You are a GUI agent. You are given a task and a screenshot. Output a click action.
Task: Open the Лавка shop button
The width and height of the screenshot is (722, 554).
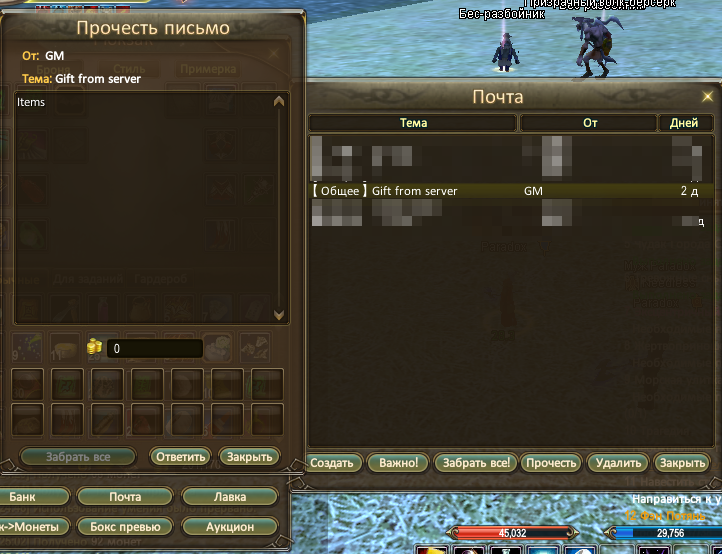[230, 497]
